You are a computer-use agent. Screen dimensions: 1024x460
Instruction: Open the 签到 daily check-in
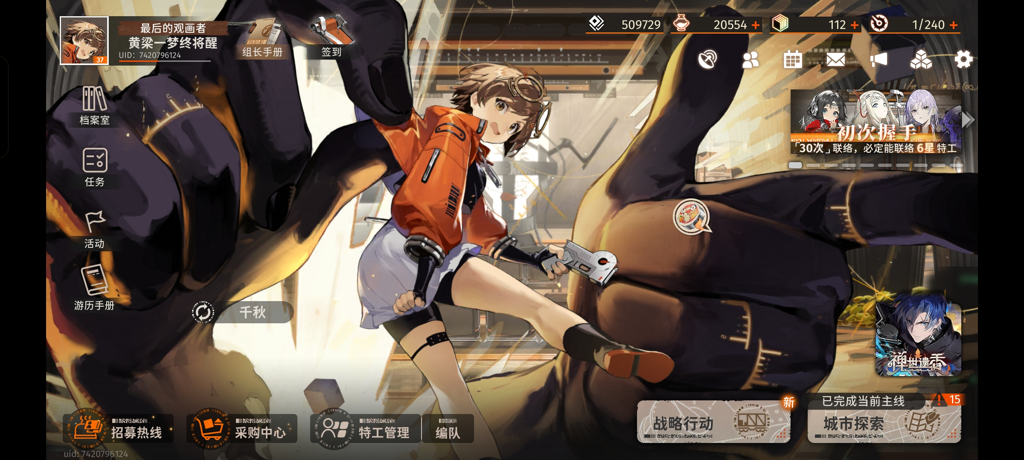point(331,36)
